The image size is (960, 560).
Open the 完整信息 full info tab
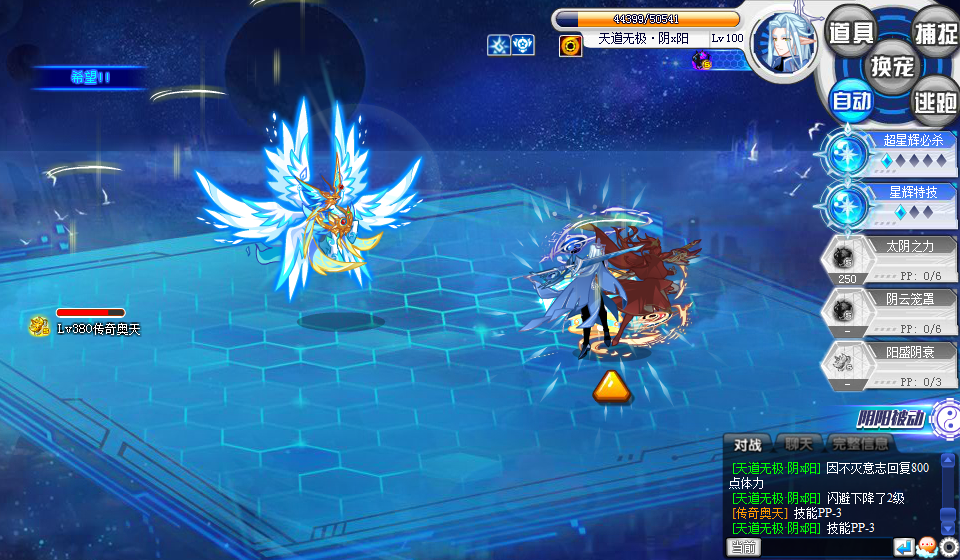point(860,445)
